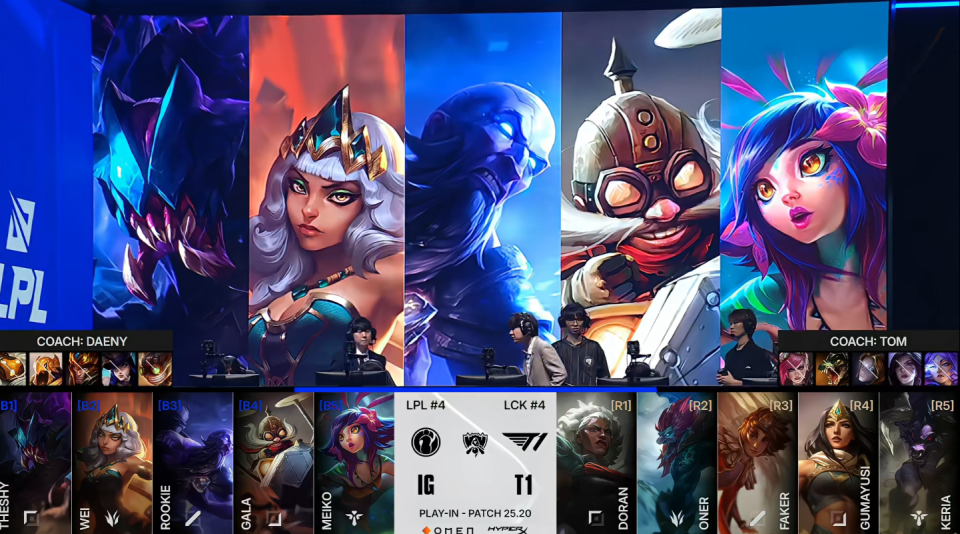Click the IG team logo

coord(428,443)
